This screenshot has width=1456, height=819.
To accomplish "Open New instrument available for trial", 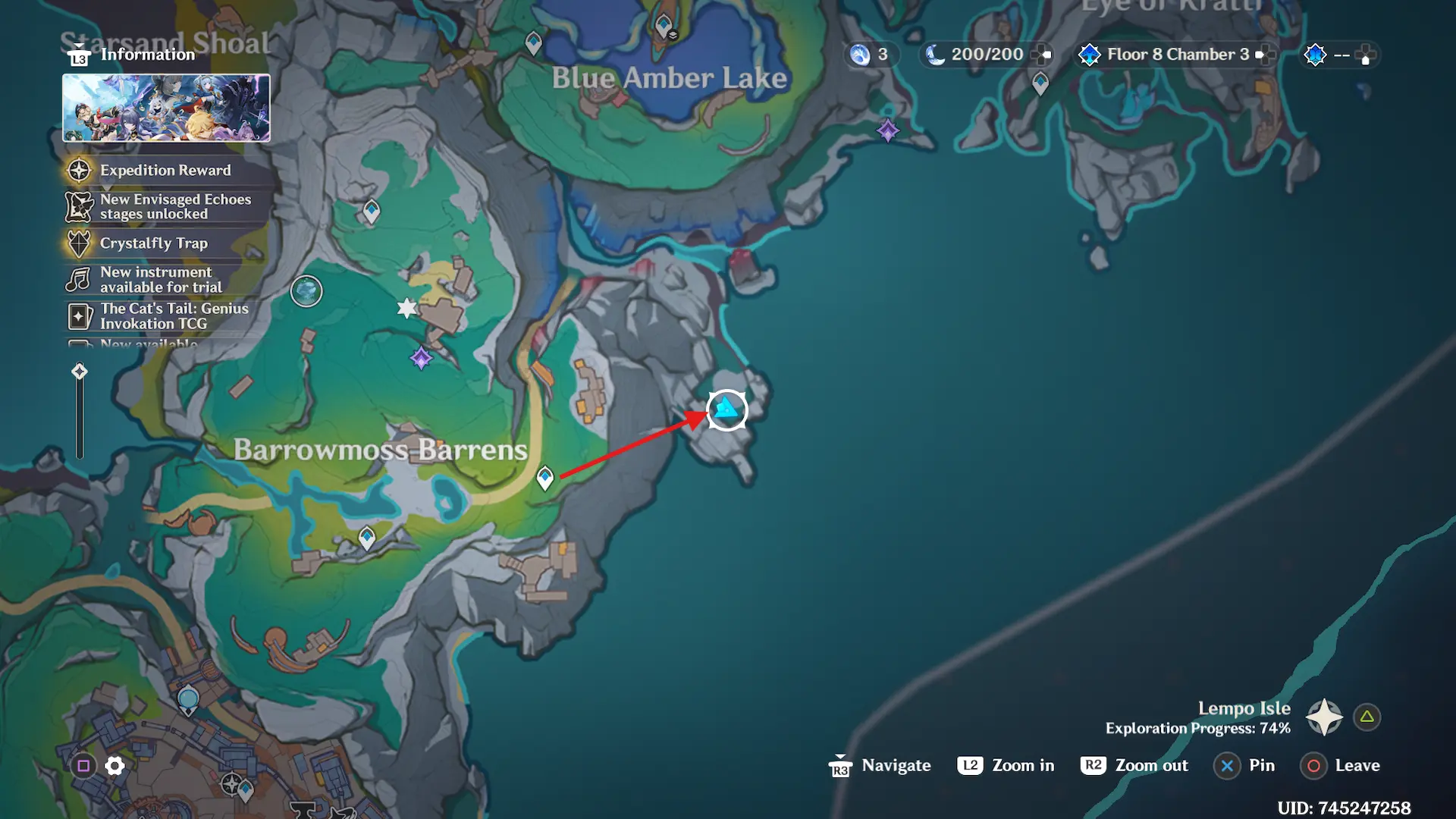I will (x=161, y=279).
